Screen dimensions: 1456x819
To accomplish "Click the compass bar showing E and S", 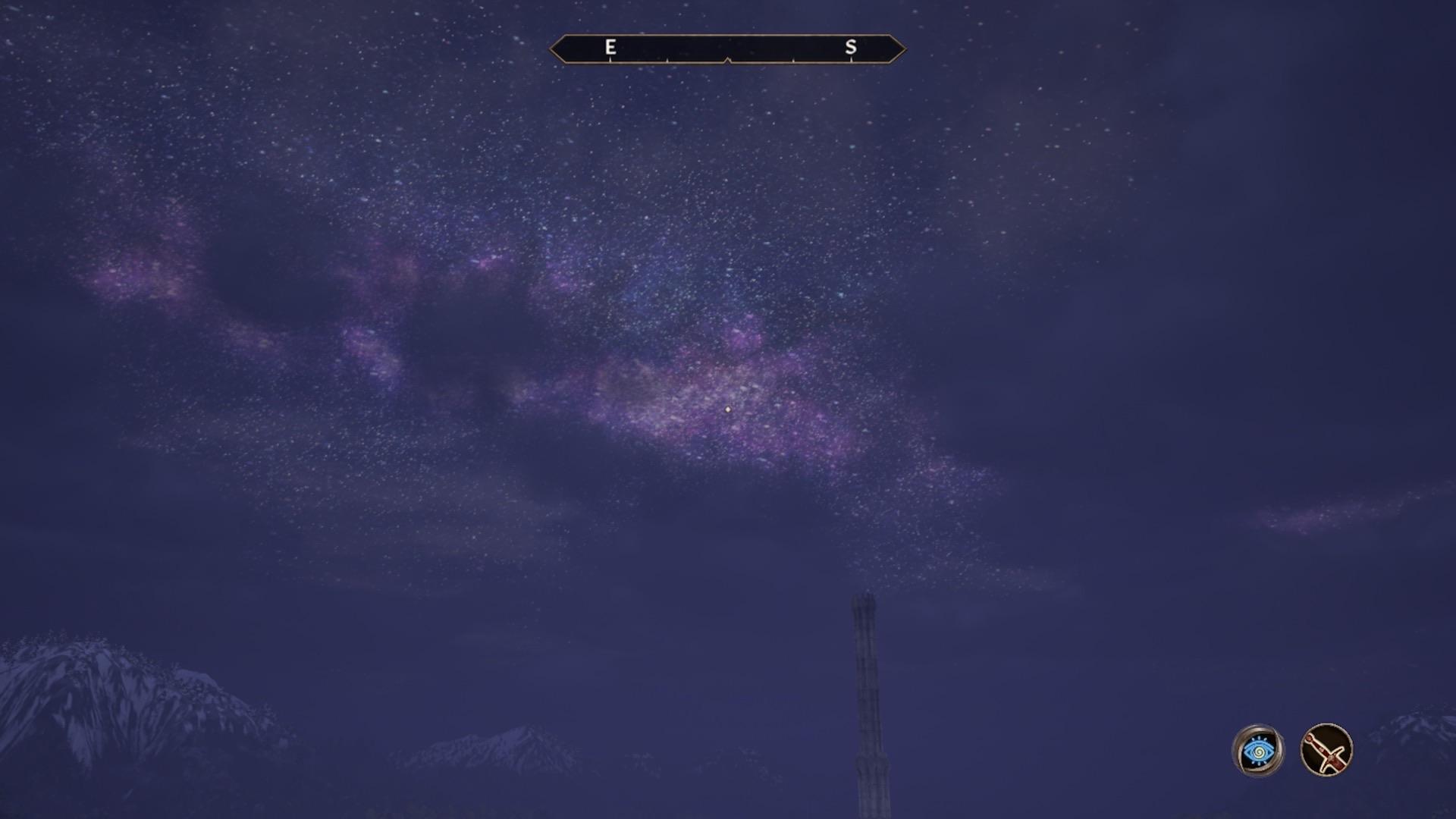I will pos(727,49).
